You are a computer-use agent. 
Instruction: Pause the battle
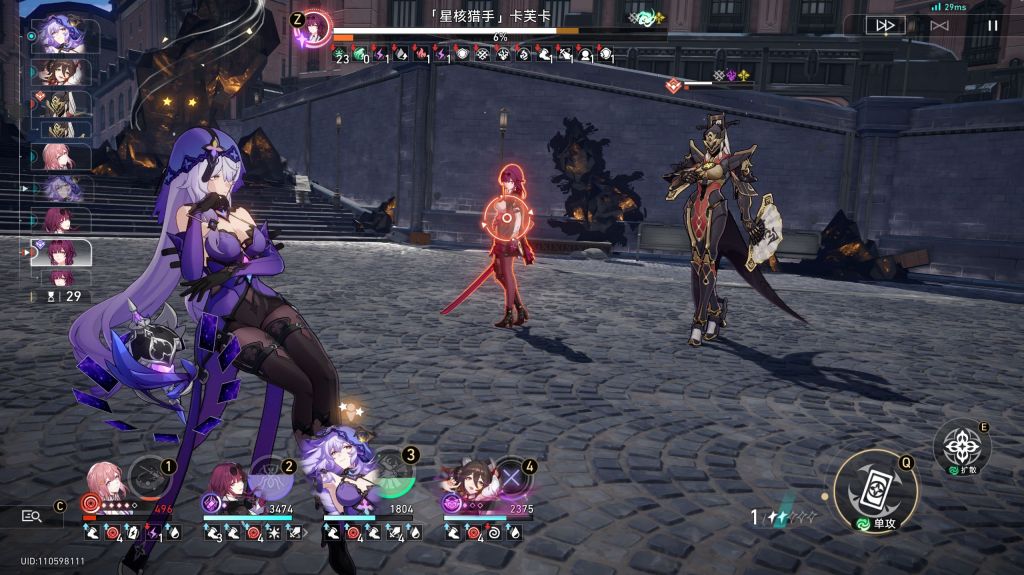pyautogui.click(x=993, y=26)
